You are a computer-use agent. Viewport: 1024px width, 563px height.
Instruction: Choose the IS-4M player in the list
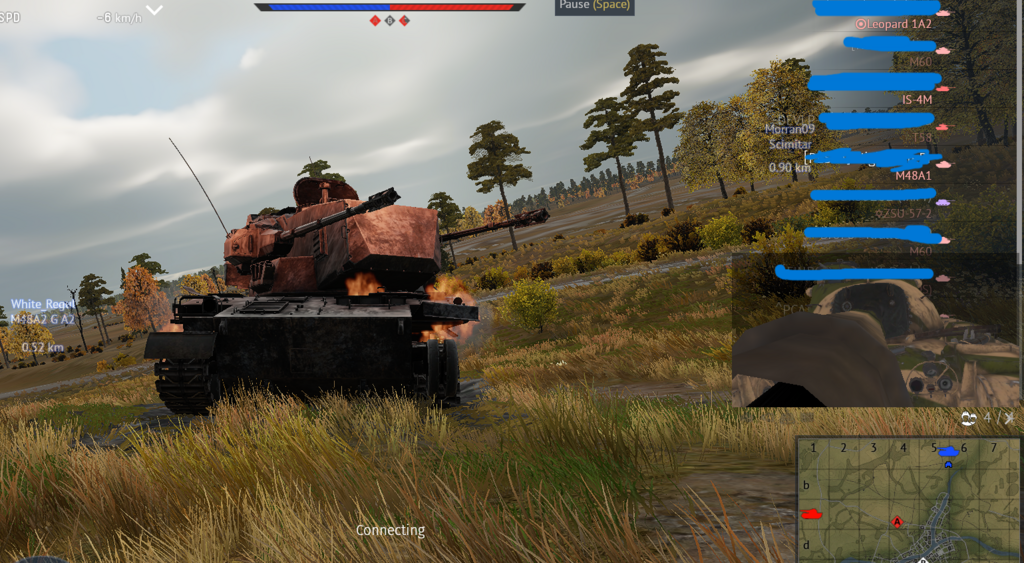point(917,100)
